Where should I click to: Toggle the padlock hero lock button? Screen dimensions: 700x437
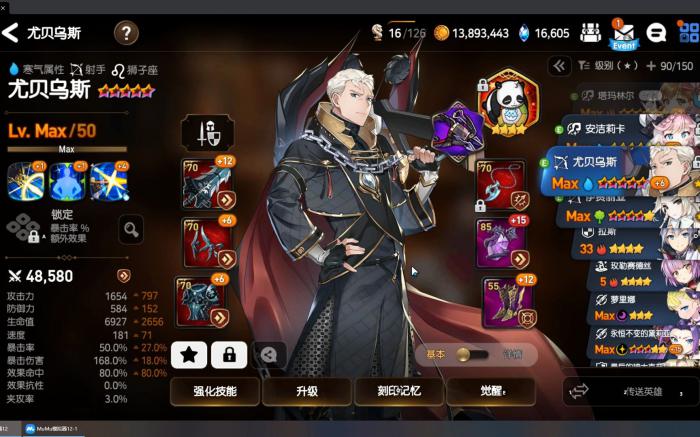point(229,354)
